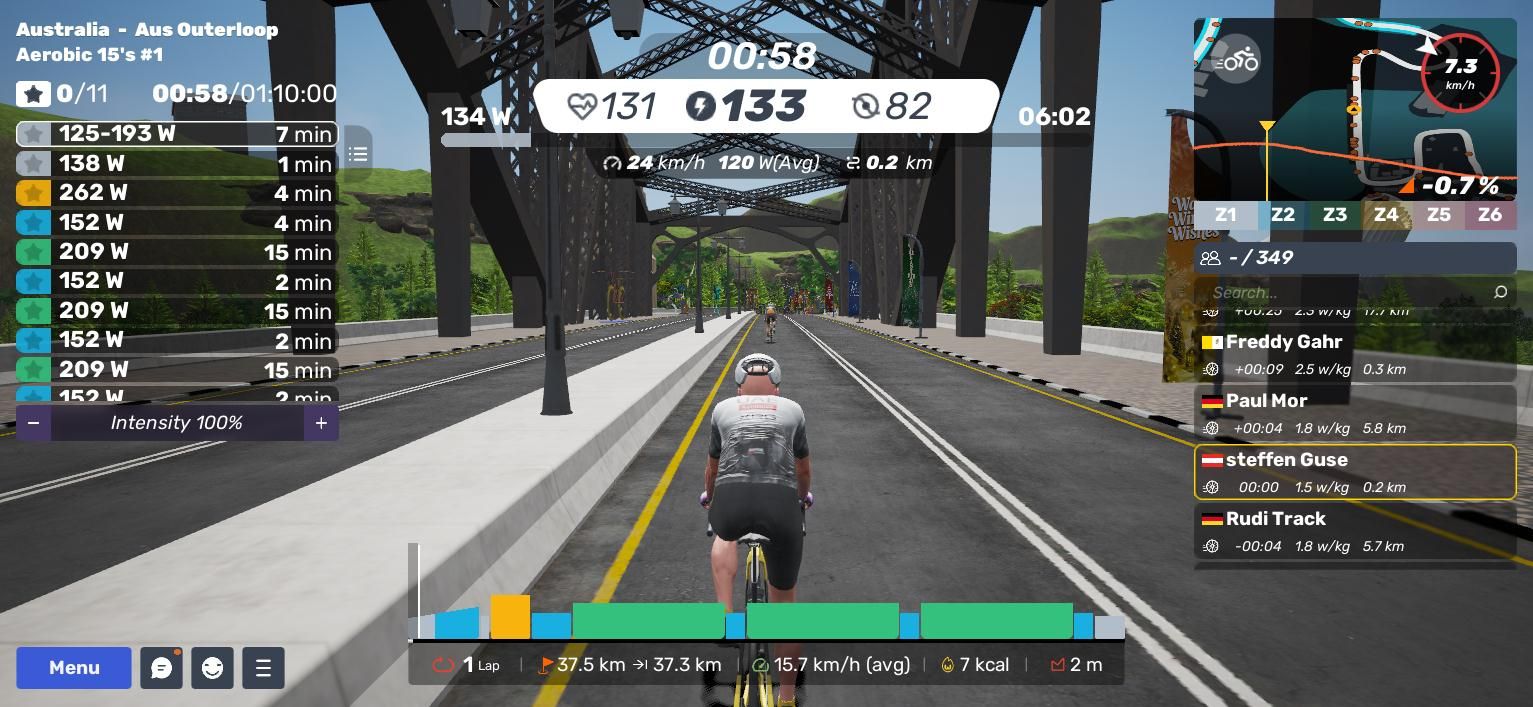Select rider Freddy Gahr in list
This screenshot has width=1533, height=707.
coord(1355,355)
